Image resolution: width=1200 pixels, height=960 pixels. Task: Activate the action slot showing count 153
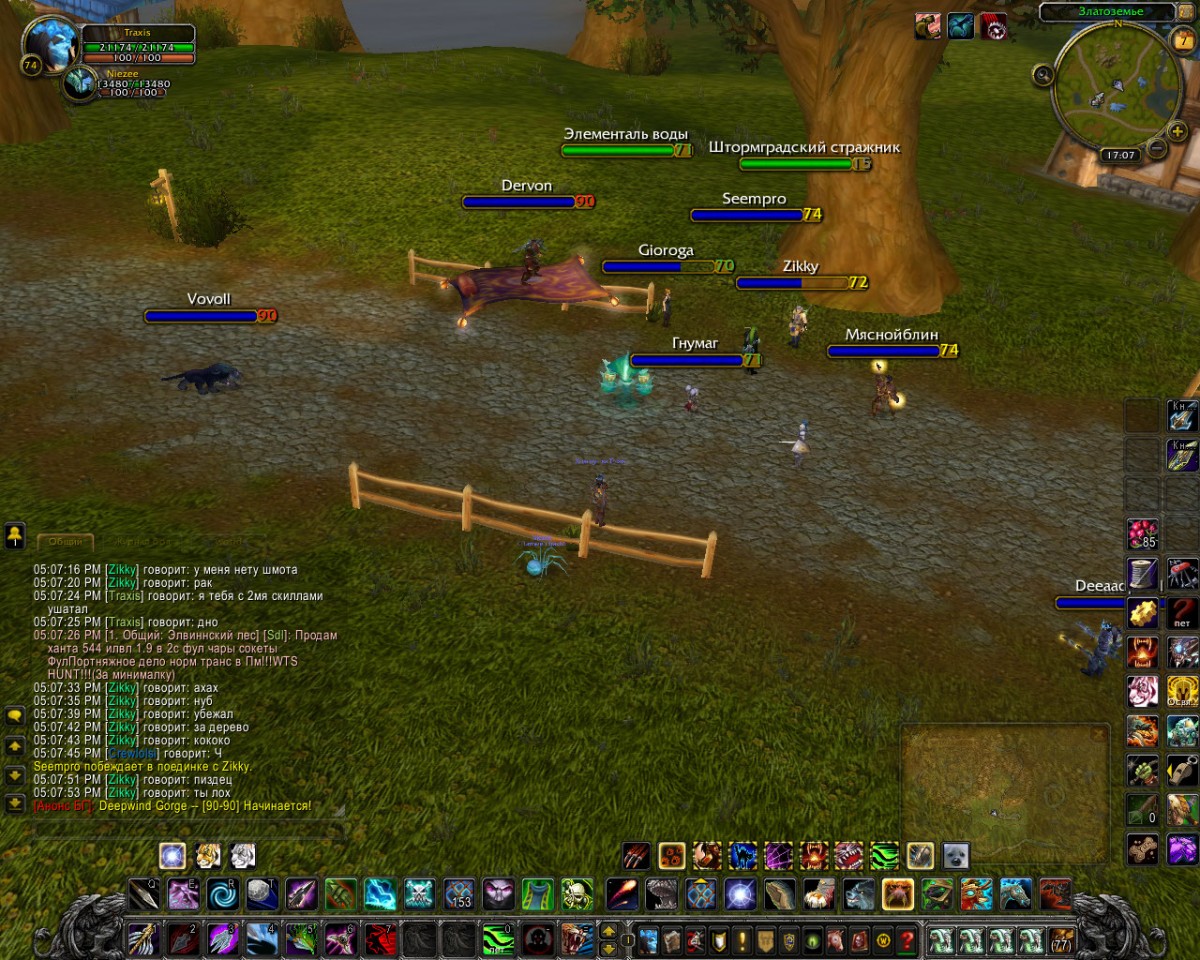coord(459,893)
